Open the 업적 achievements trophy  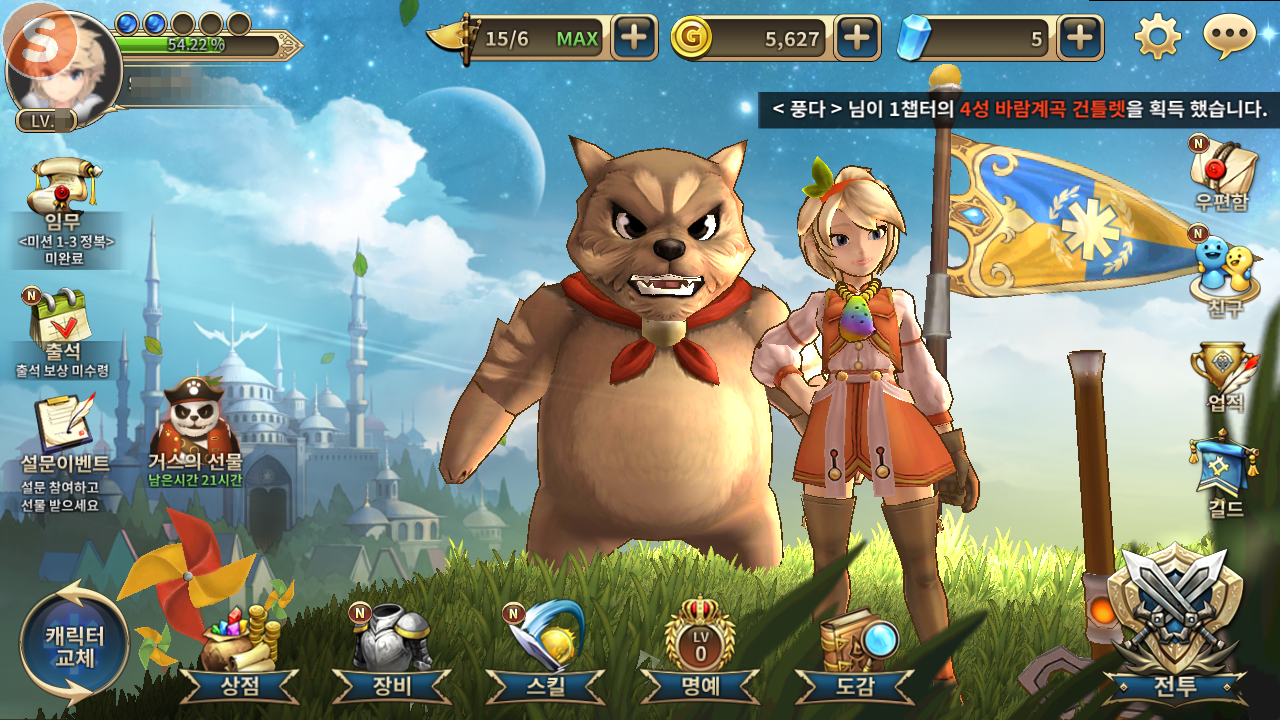[x=1224, y=375]
